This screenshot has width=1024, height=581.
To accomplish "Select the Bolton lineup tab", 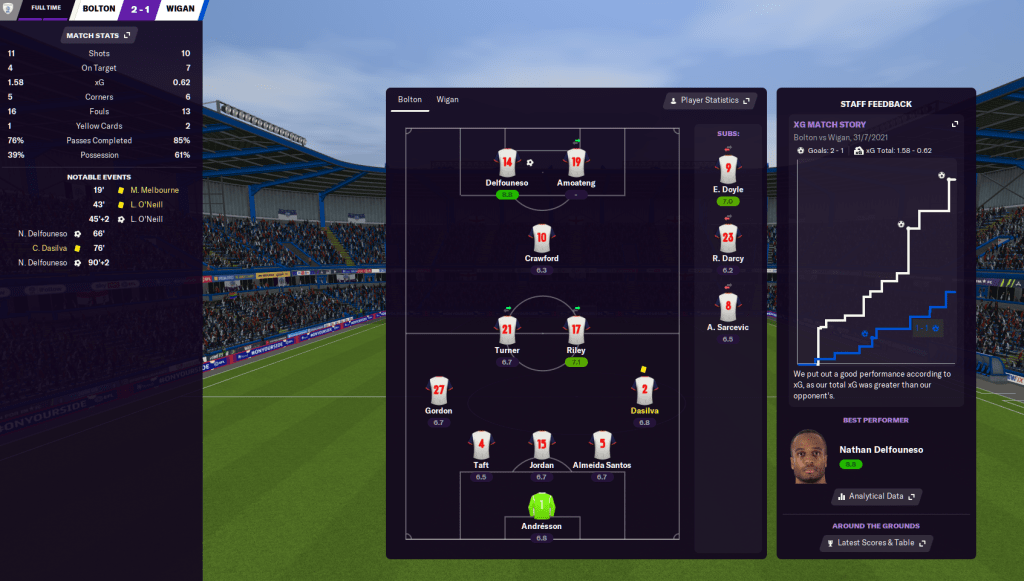I will coord(410,100).
